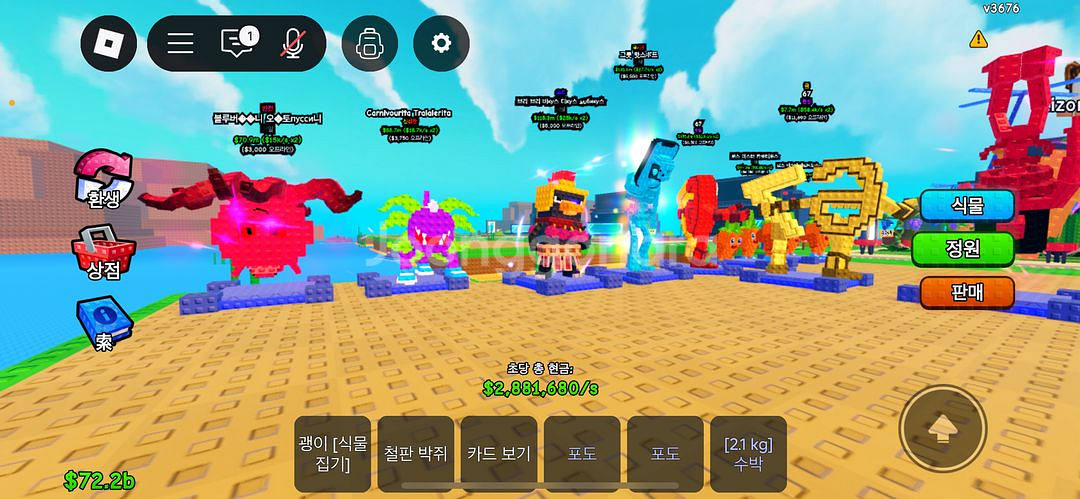Select the blue 식물 button
1080x499 pixels.
pyautogui.click(x=967, y=205)
